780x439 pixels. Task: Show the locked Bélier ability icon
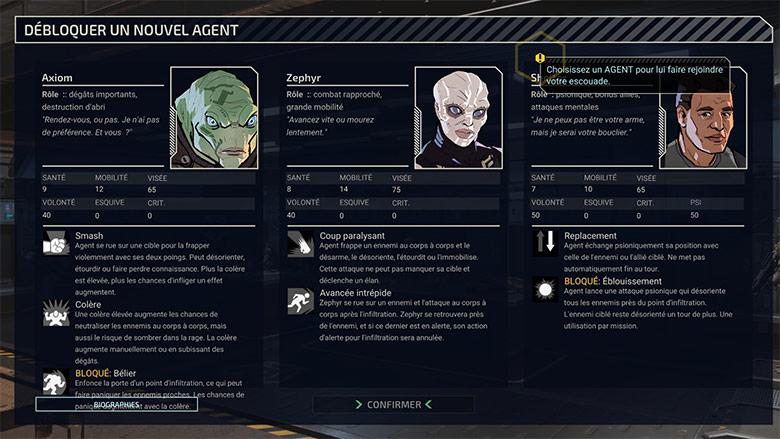(x=56, y=381)
